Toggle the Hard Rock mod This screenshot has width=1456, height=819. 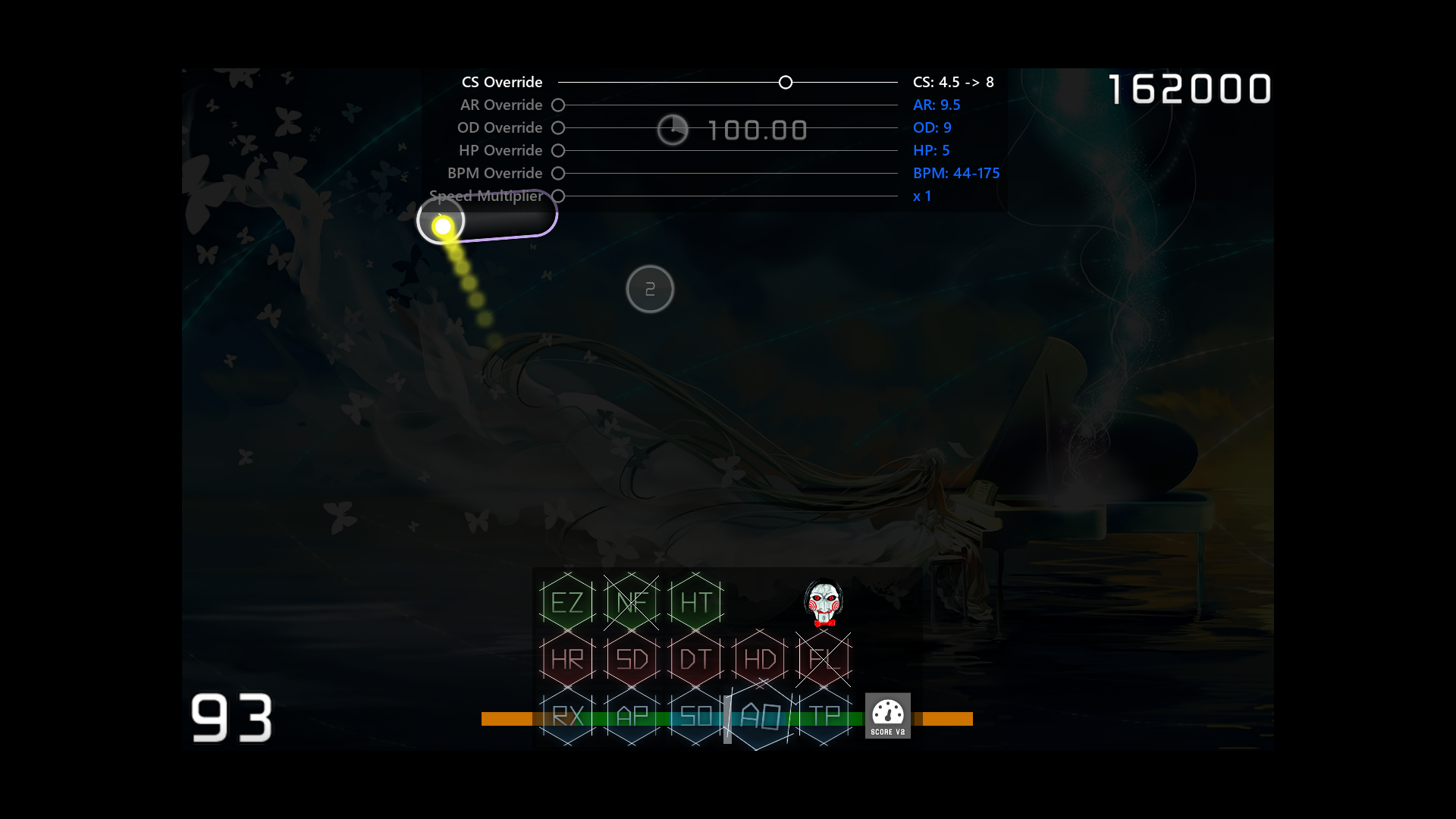coord(566,659)
